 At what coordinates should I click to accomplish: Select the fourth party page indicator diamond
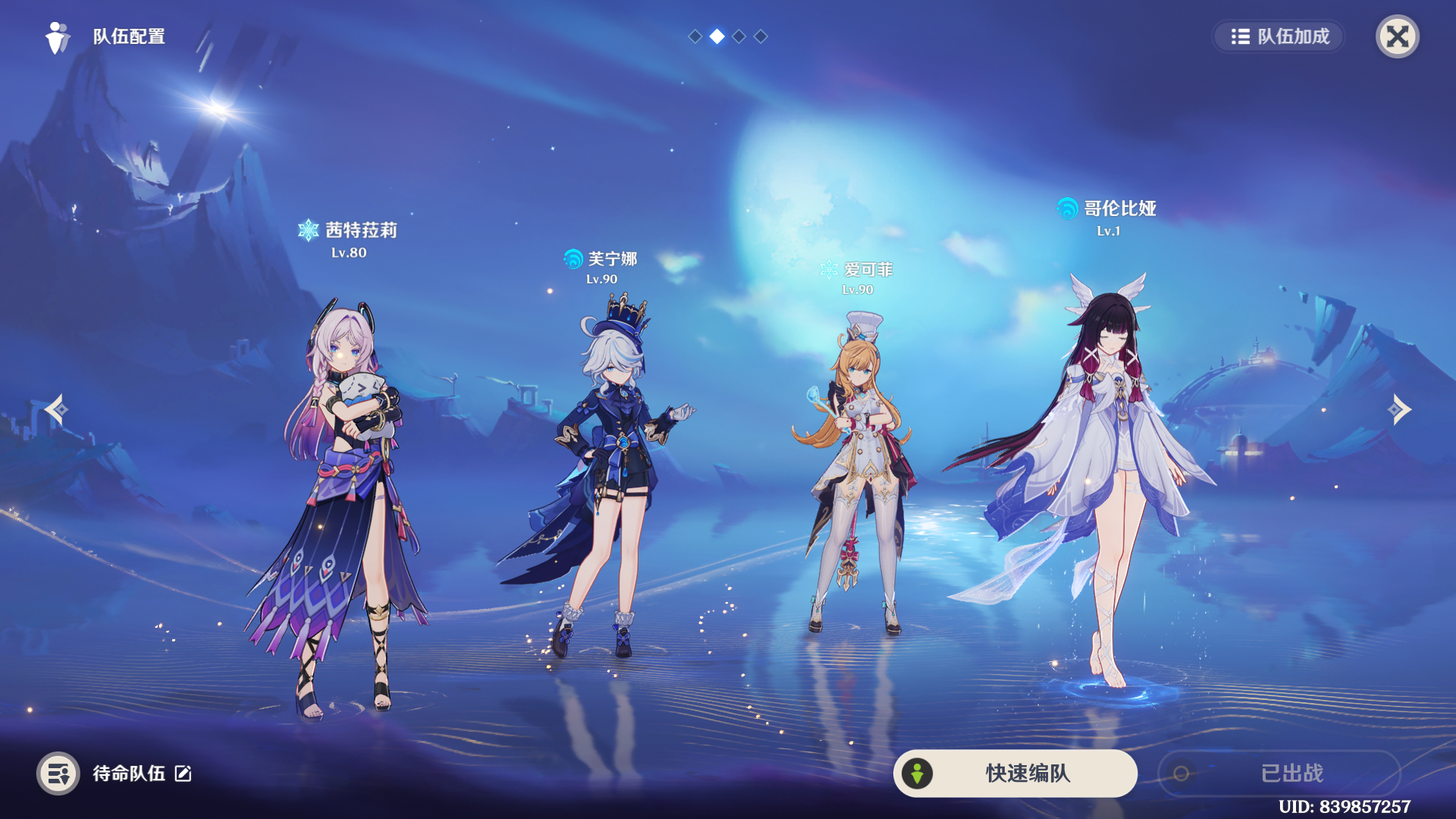[761, 36]
